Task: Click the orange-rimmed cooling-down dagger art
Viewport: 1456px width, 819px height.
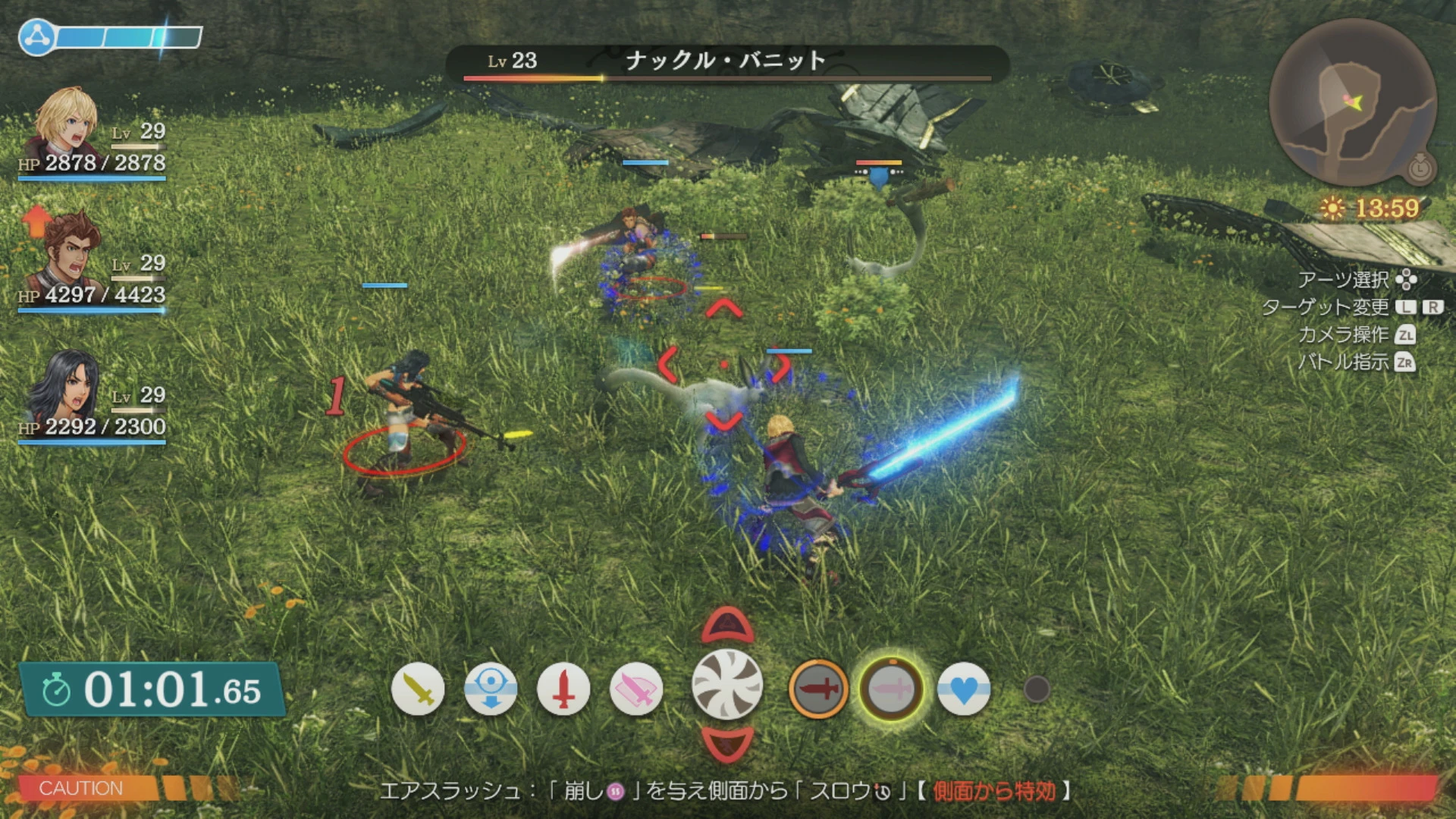Action: pos(821,689)
